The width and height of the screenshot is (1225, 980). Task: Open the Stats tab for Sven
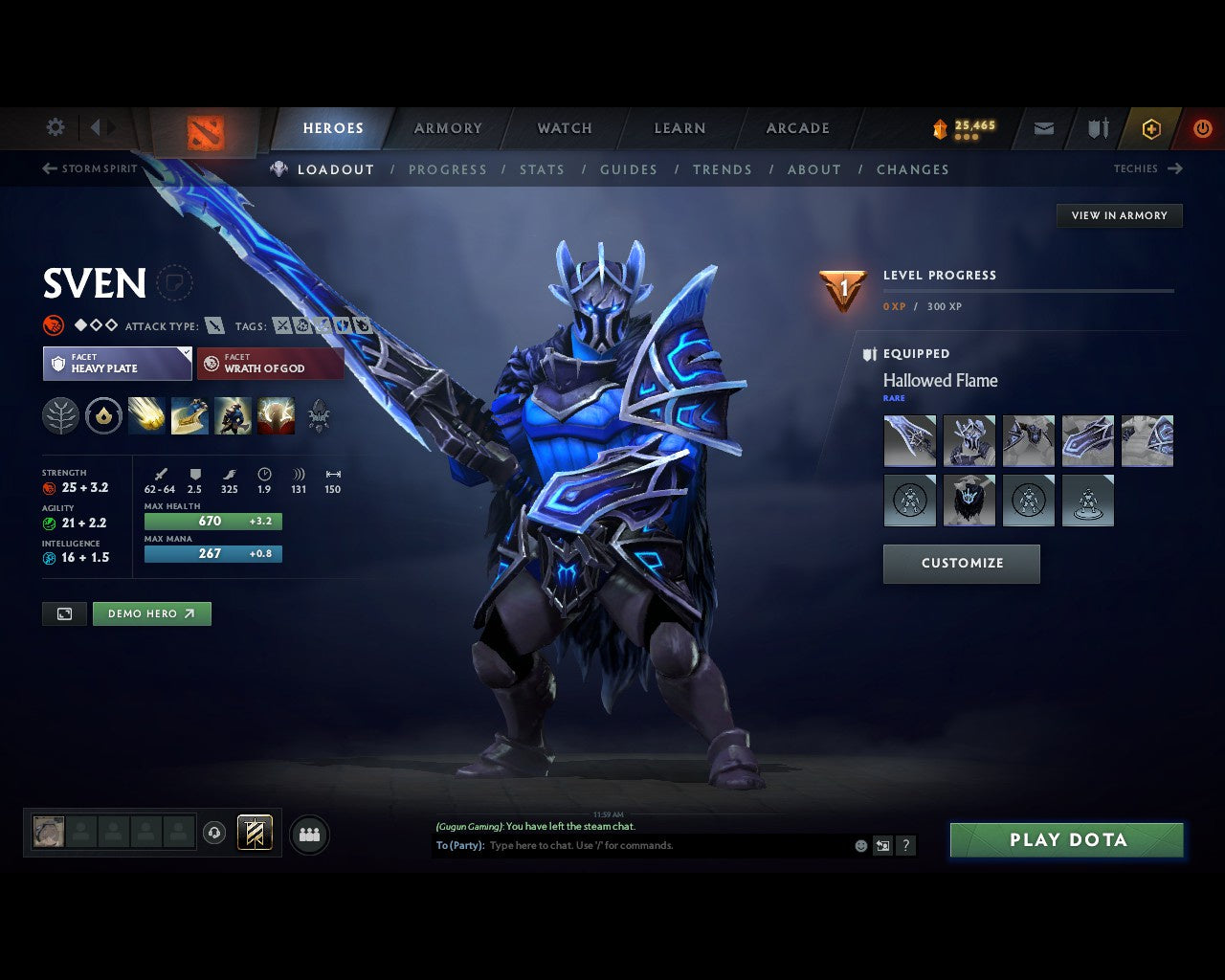(x=542, y=169)
